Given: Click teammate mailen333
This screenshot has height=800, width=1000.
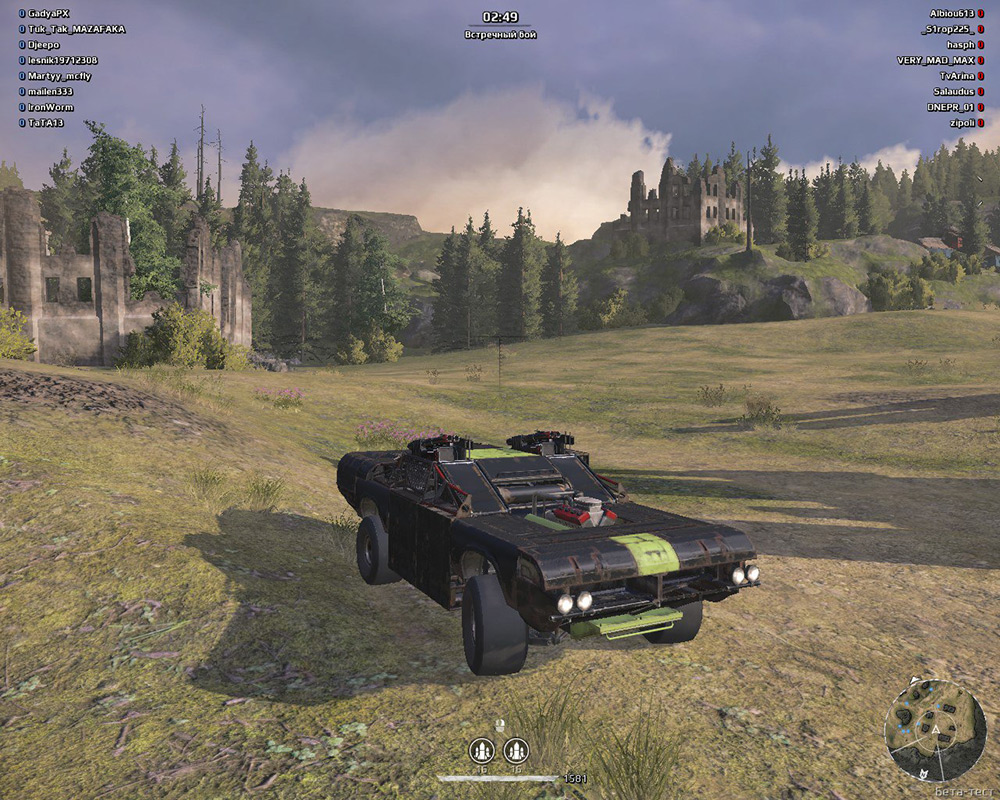Looking at the screenshot, I should click(x=51, y=91).
